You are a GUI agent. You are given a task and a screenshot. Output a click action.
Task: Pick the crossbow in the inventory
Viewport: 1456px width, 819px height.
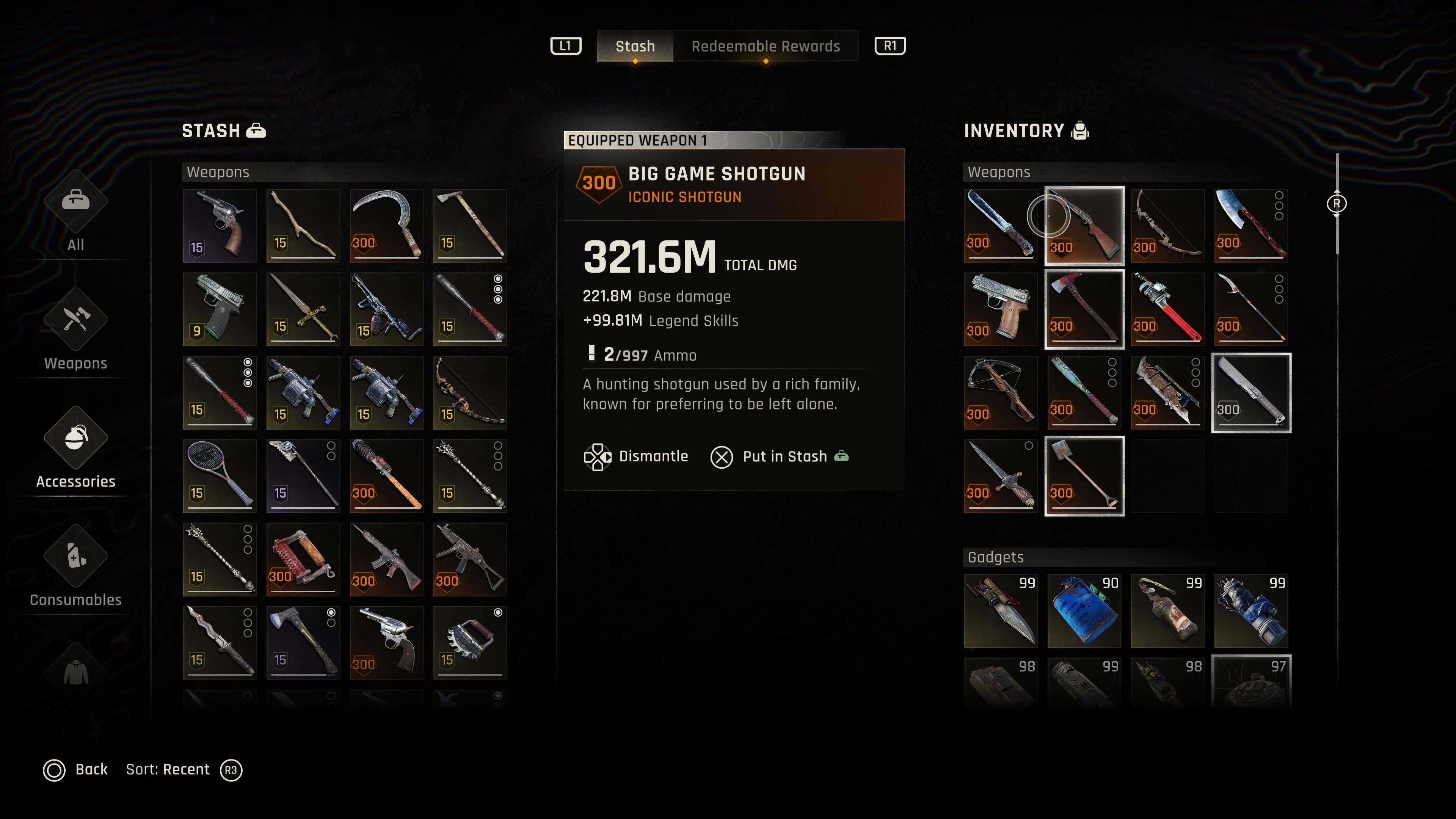point(1001,392)
